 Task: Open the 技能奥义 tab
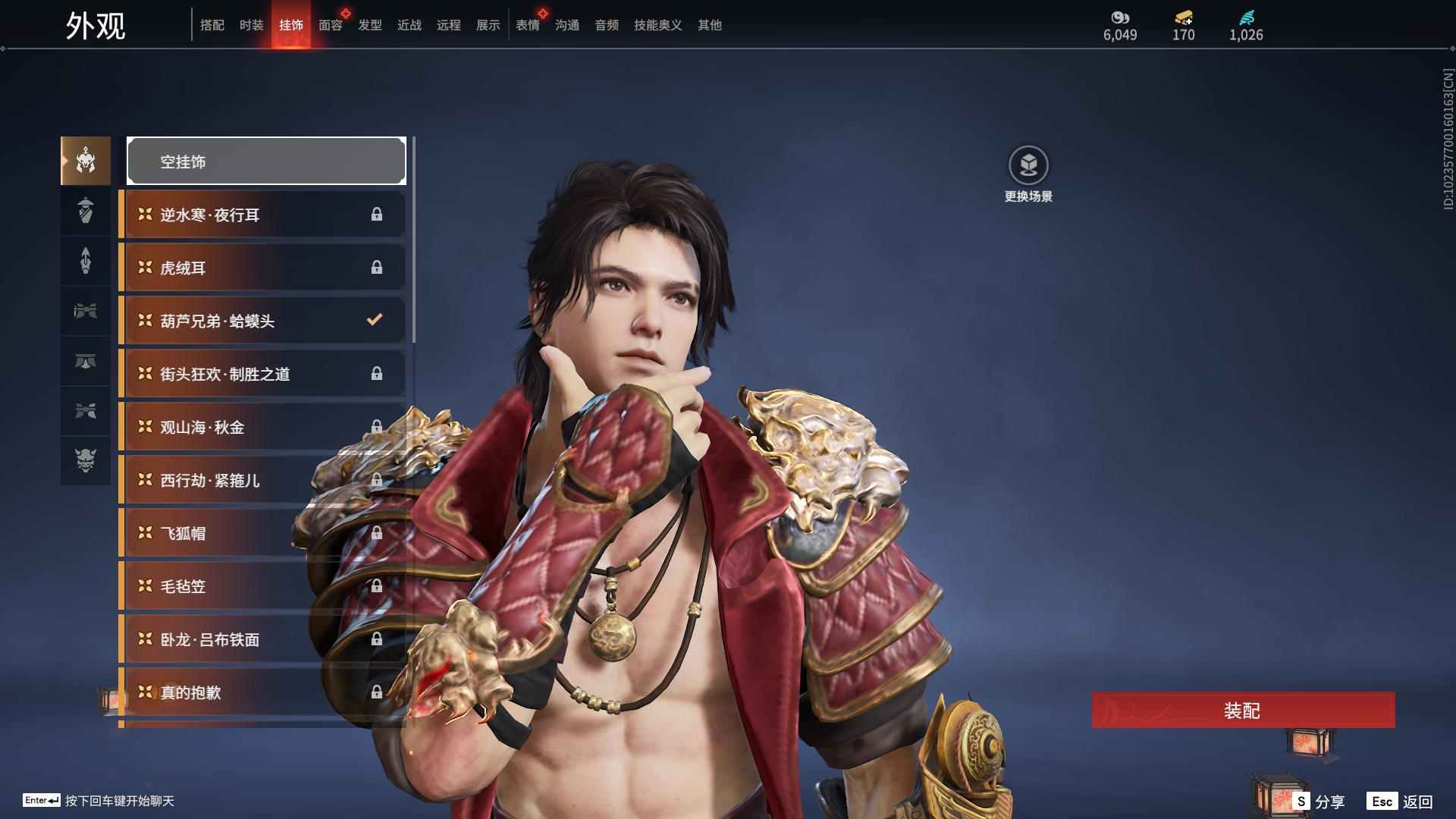click(x=657, y=25)
